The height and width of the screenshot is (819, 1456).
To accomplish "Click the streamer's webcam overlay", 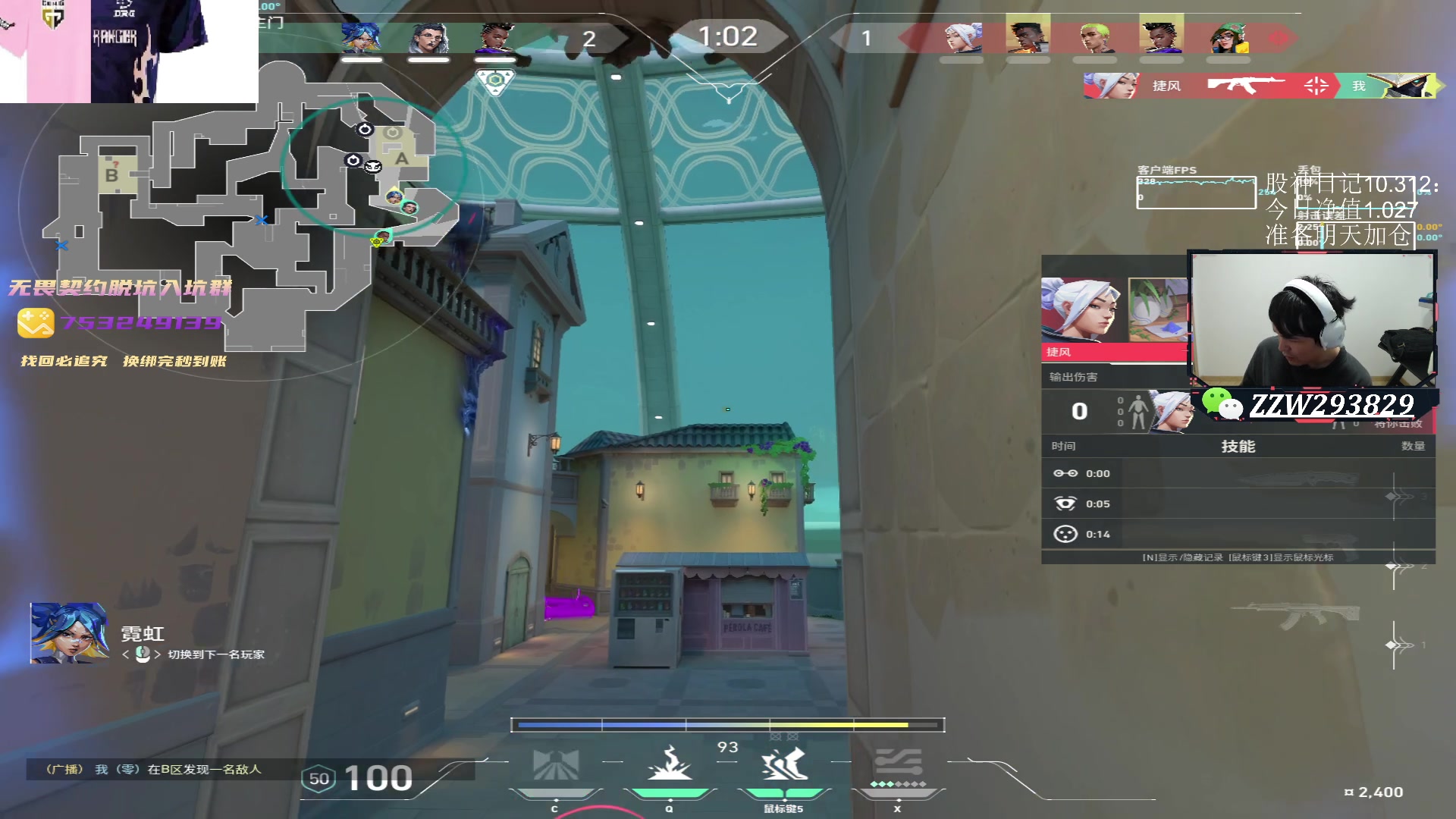I will click(x=1312, y=318).
